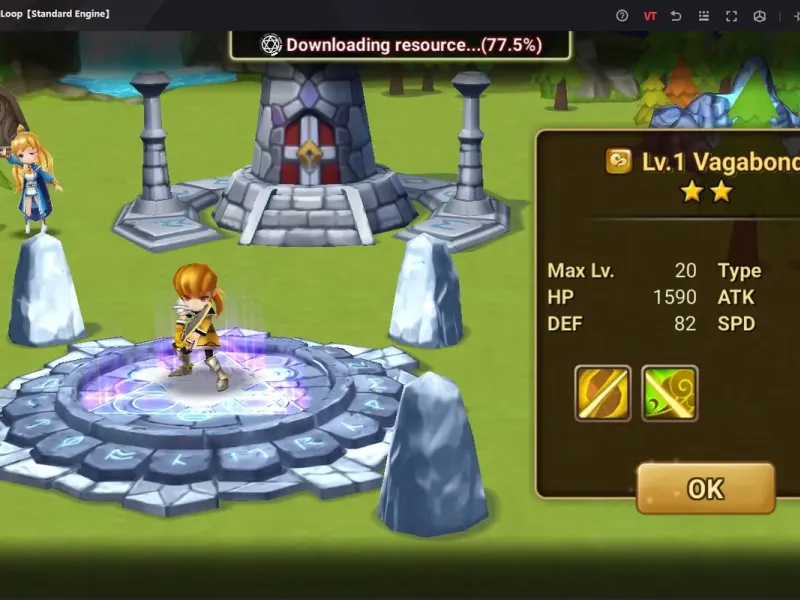The height and width of the screenshot is (600, 800).
Task: Toggle the emulator fullscreen icon
Action: [x=731, y=15]
